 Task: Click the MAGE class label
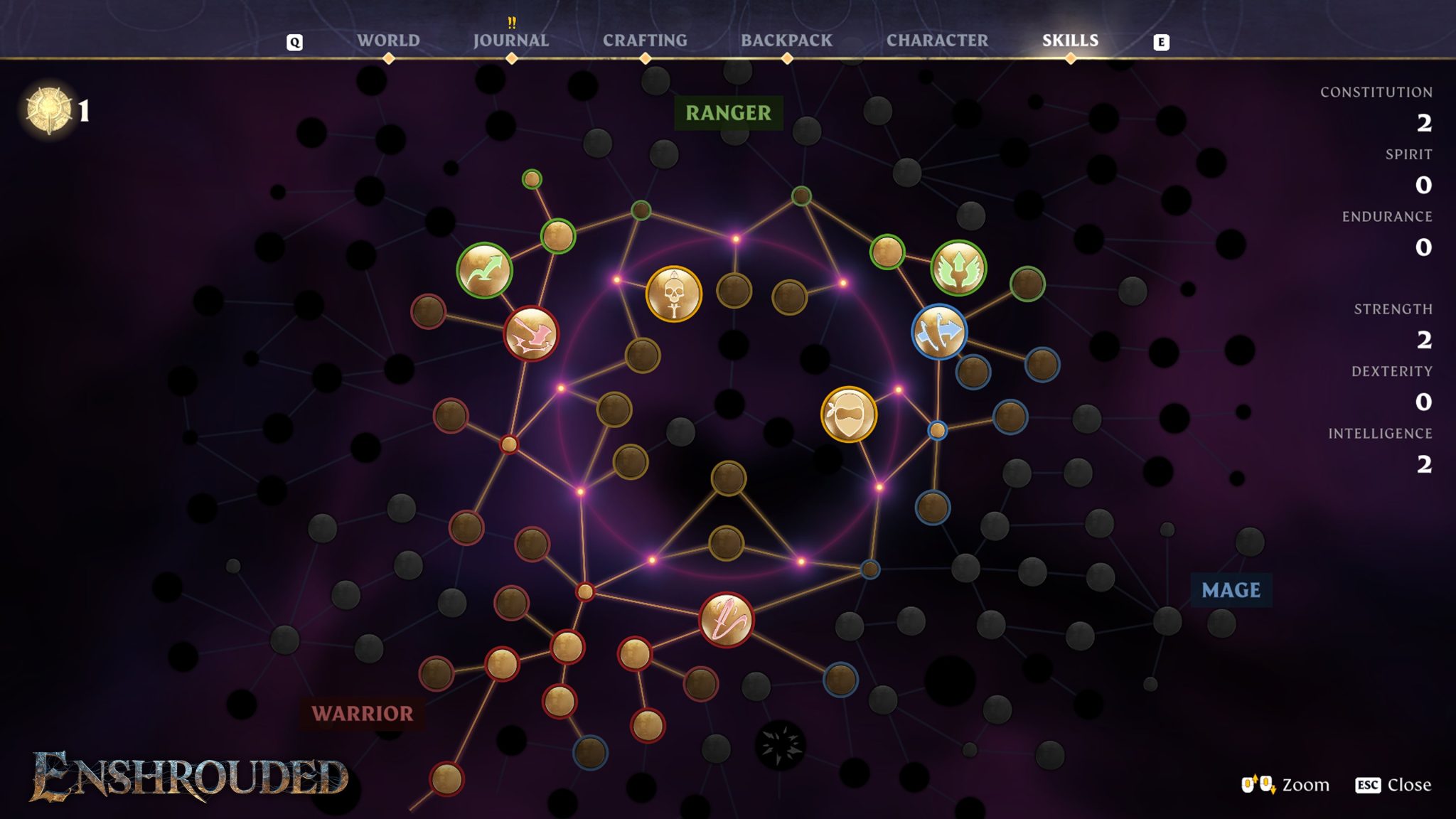pos(1230,590)
